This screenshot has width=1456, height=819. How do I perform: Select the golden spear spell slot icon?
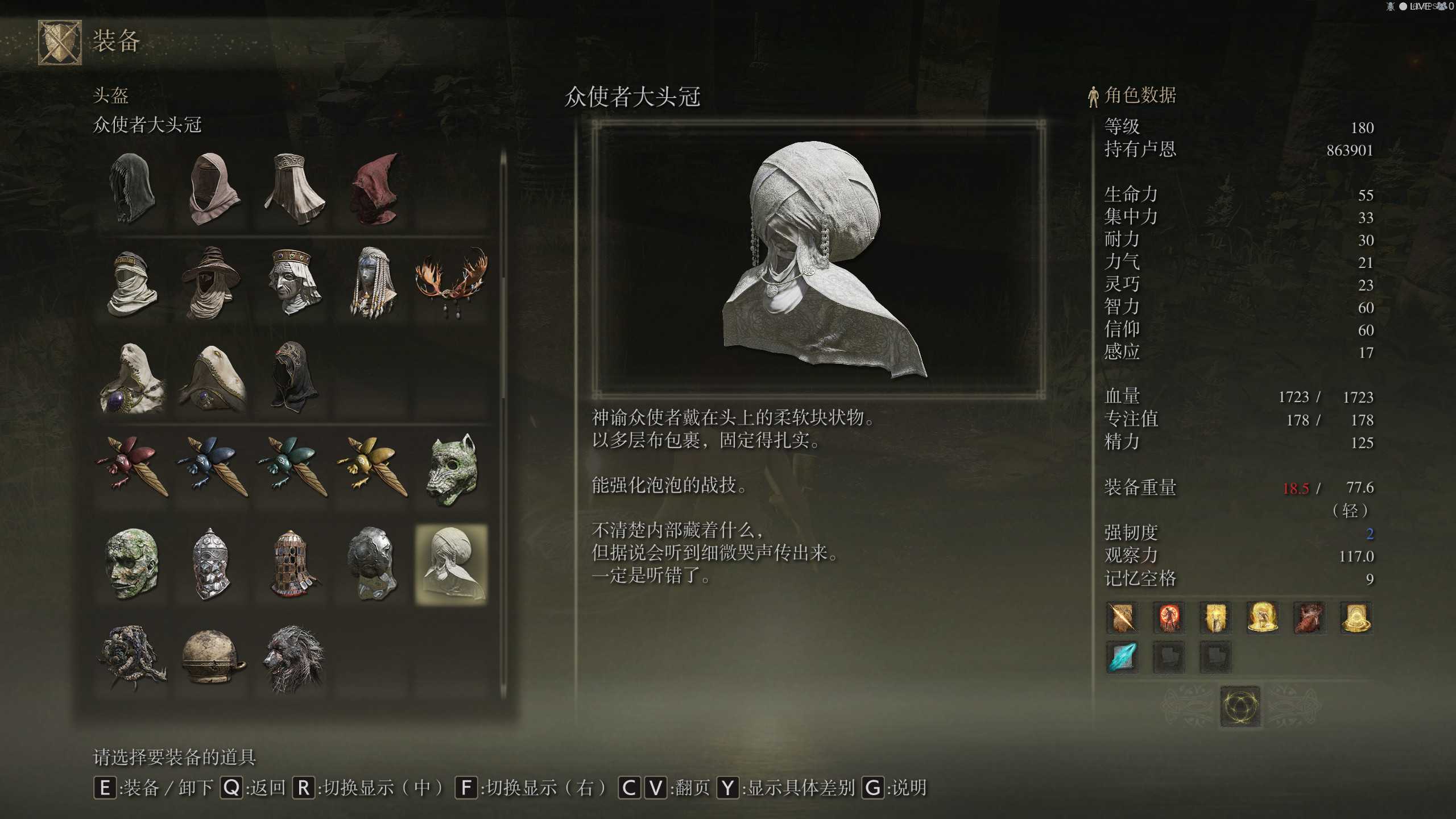pyautogui.click(x=1121, y=618)
